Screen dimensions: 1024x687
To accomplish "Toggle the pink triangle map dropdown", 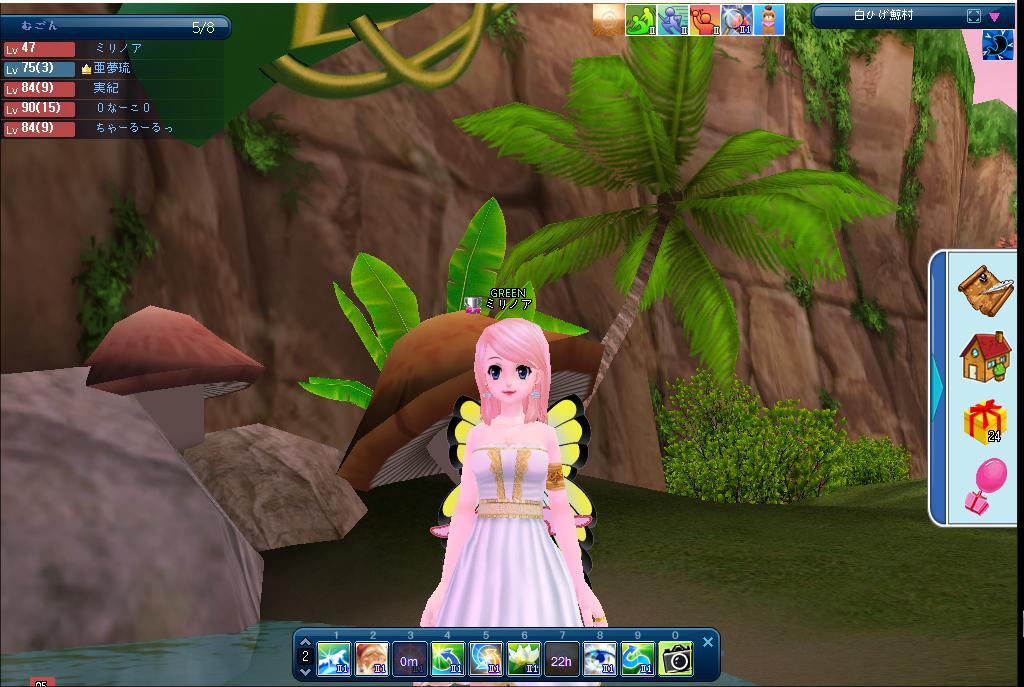I will (x=995, y=16).
